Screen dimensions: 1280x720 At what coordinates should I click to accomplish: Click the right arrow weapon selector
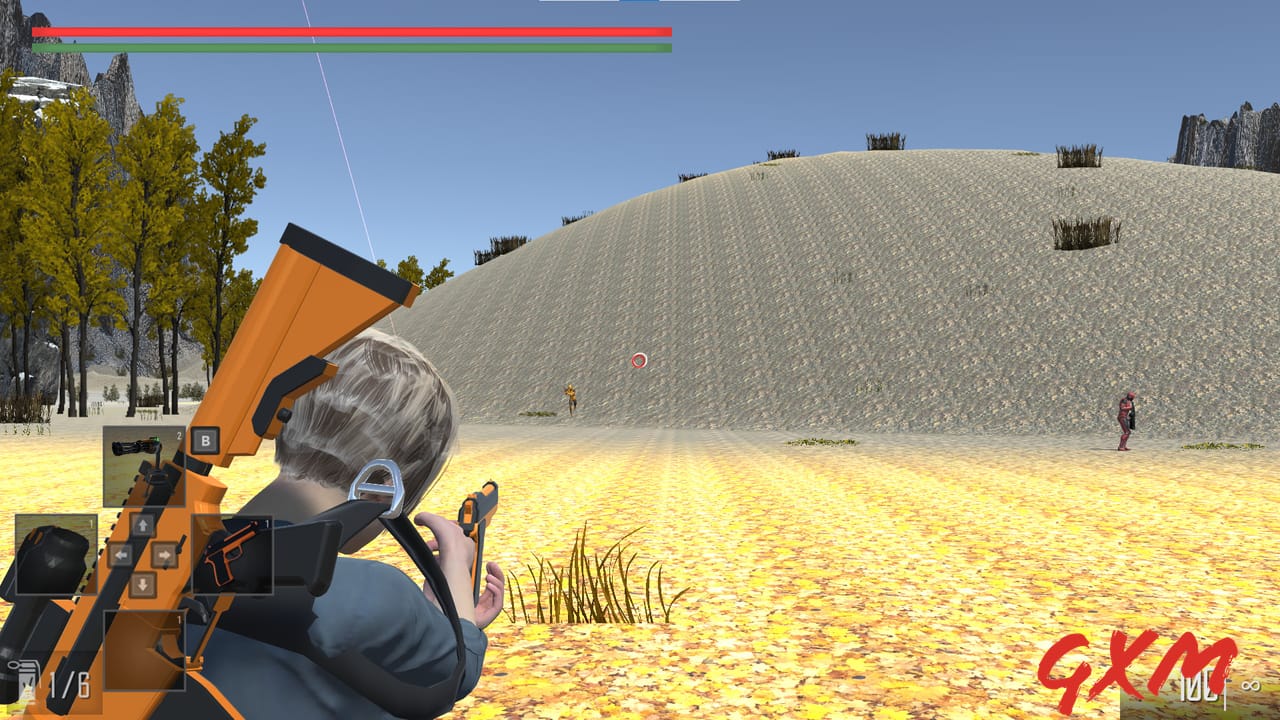163,554
